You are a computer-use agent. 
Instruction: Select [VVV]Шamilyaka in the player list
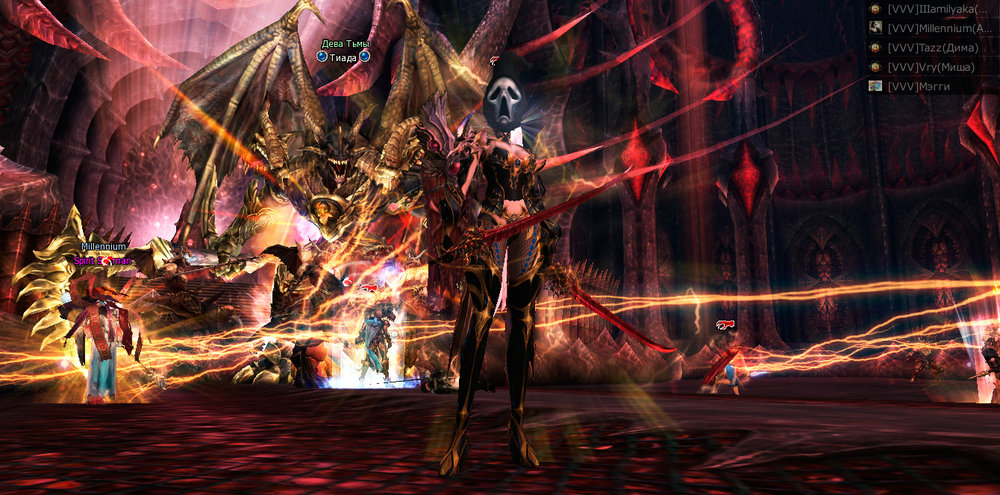click(940, 9)
